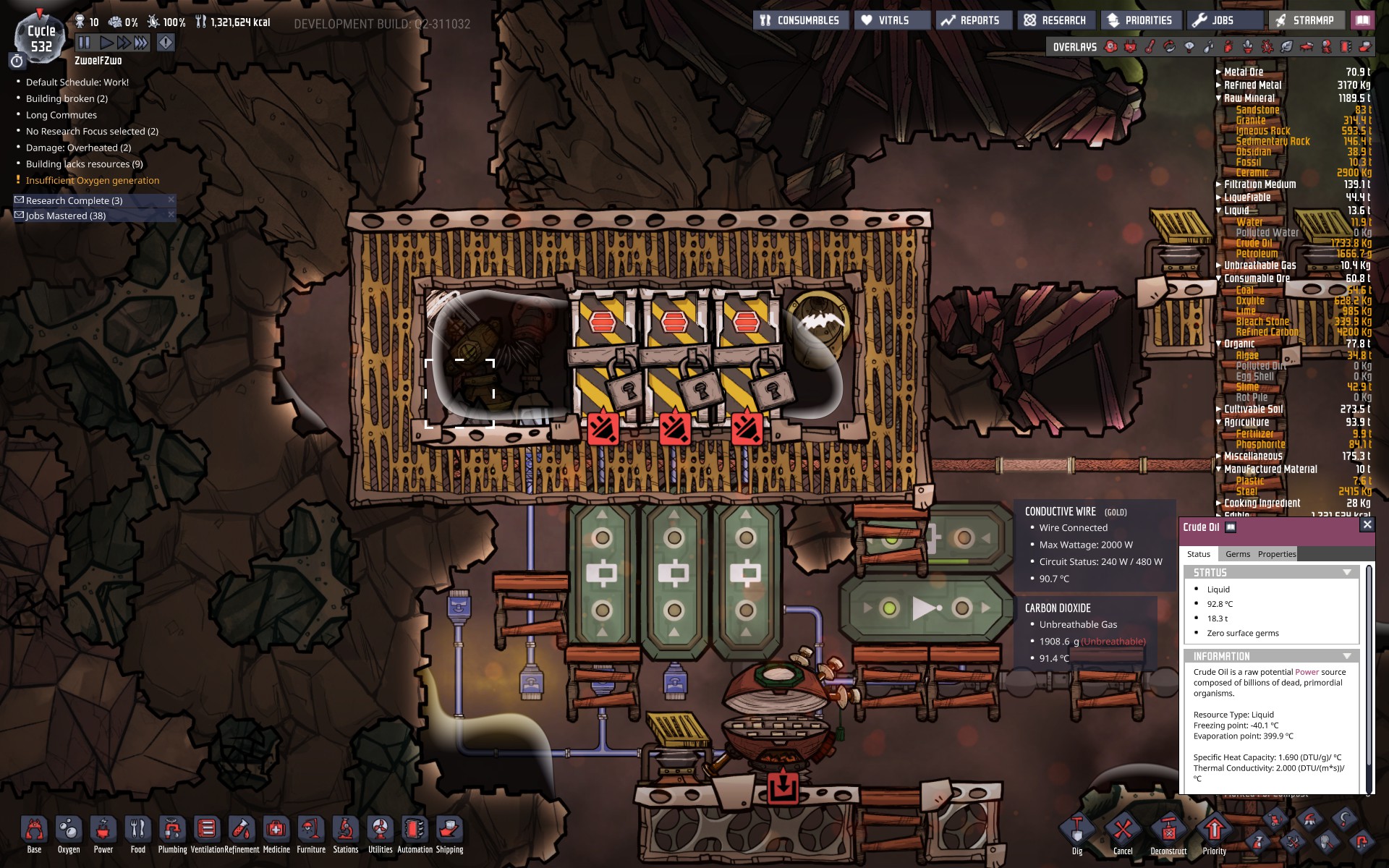Choose the Priority tool

[x=1214, y=835]
